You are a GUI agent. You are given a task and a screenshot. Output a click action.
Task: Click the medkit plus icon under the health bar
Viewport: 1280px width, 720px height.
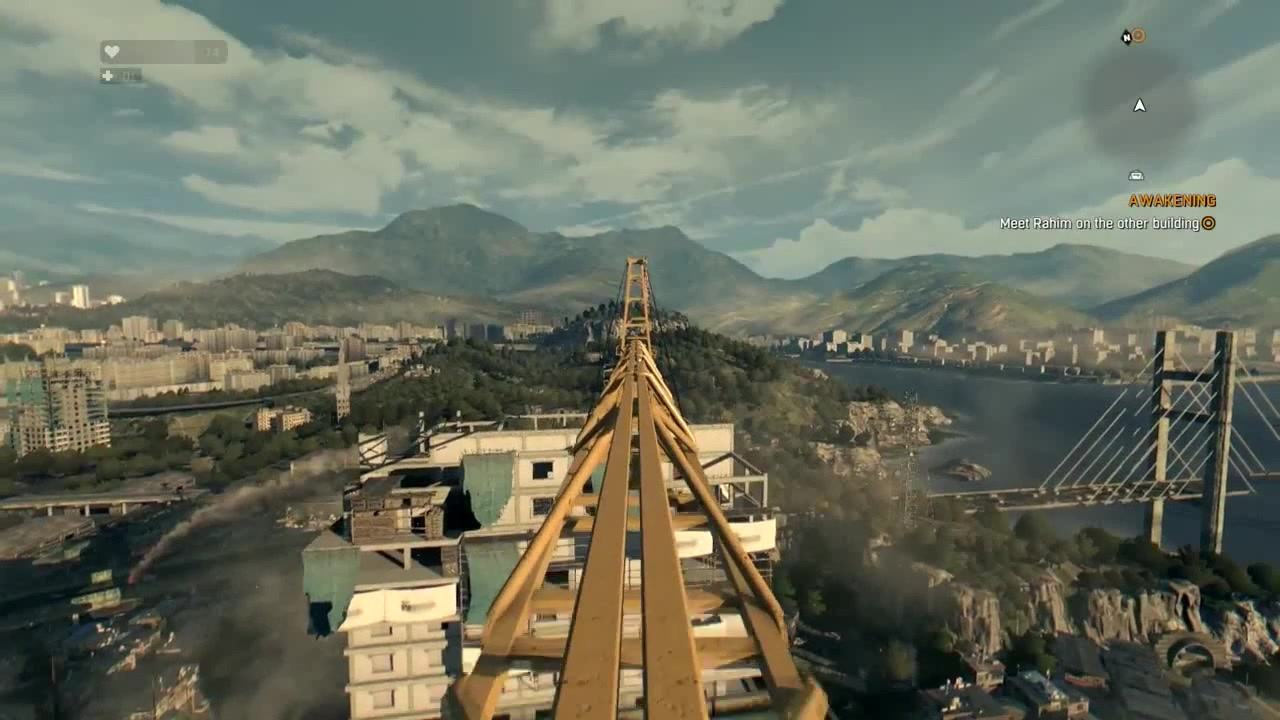(x=108, y=75)
